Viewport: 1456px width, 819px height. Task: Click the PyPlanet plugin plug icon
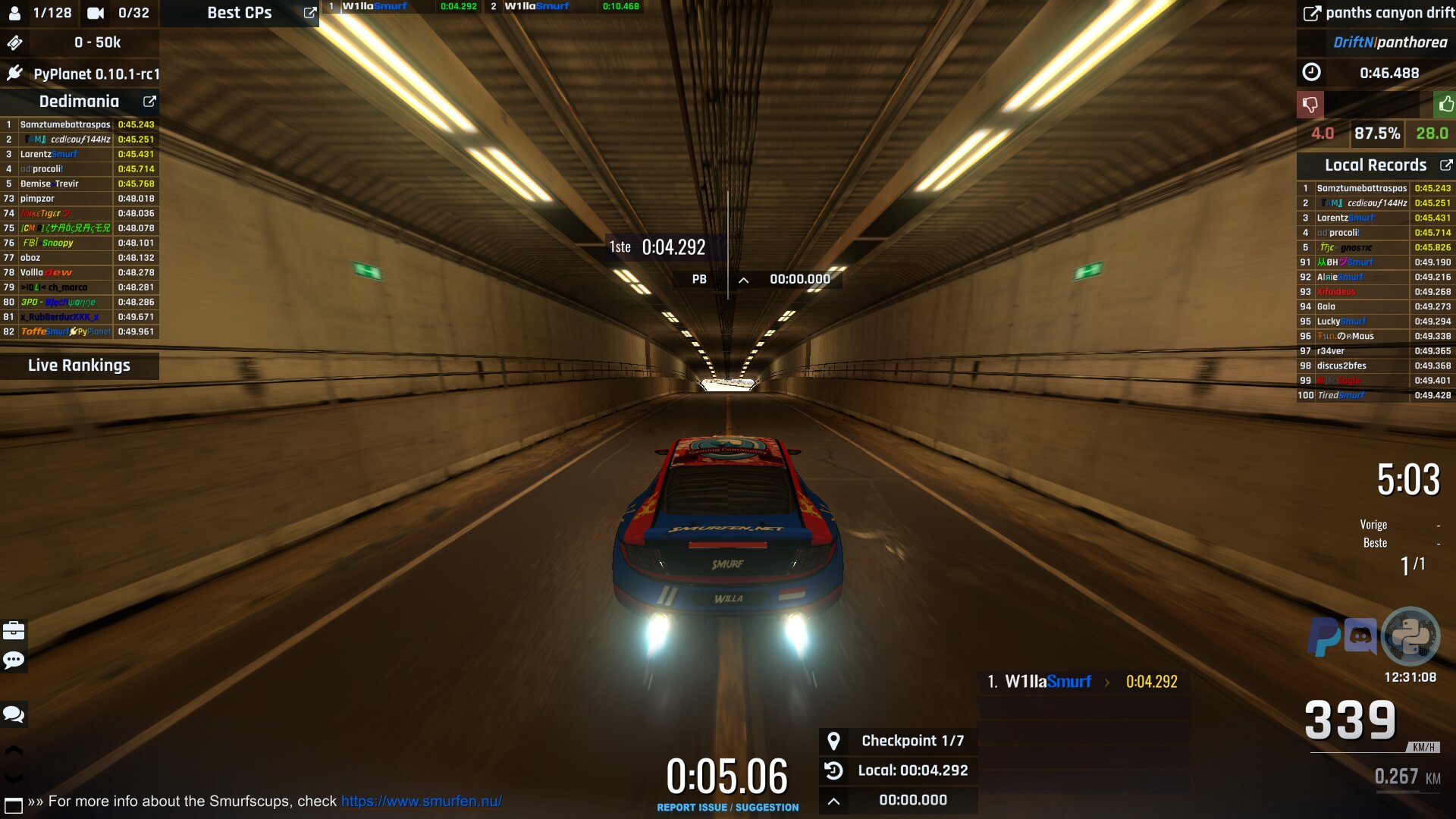[14, 75]
